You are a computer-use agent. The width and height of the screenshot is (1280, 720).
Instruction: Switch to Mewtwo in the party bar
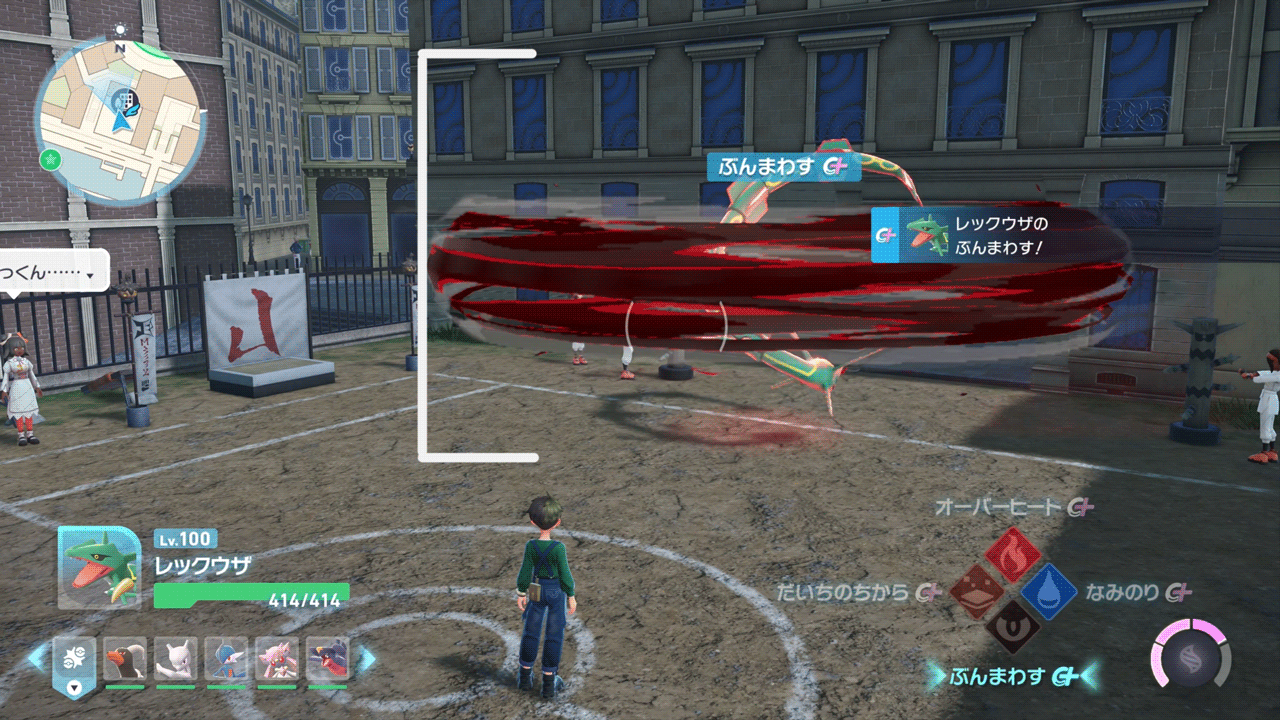176,659
